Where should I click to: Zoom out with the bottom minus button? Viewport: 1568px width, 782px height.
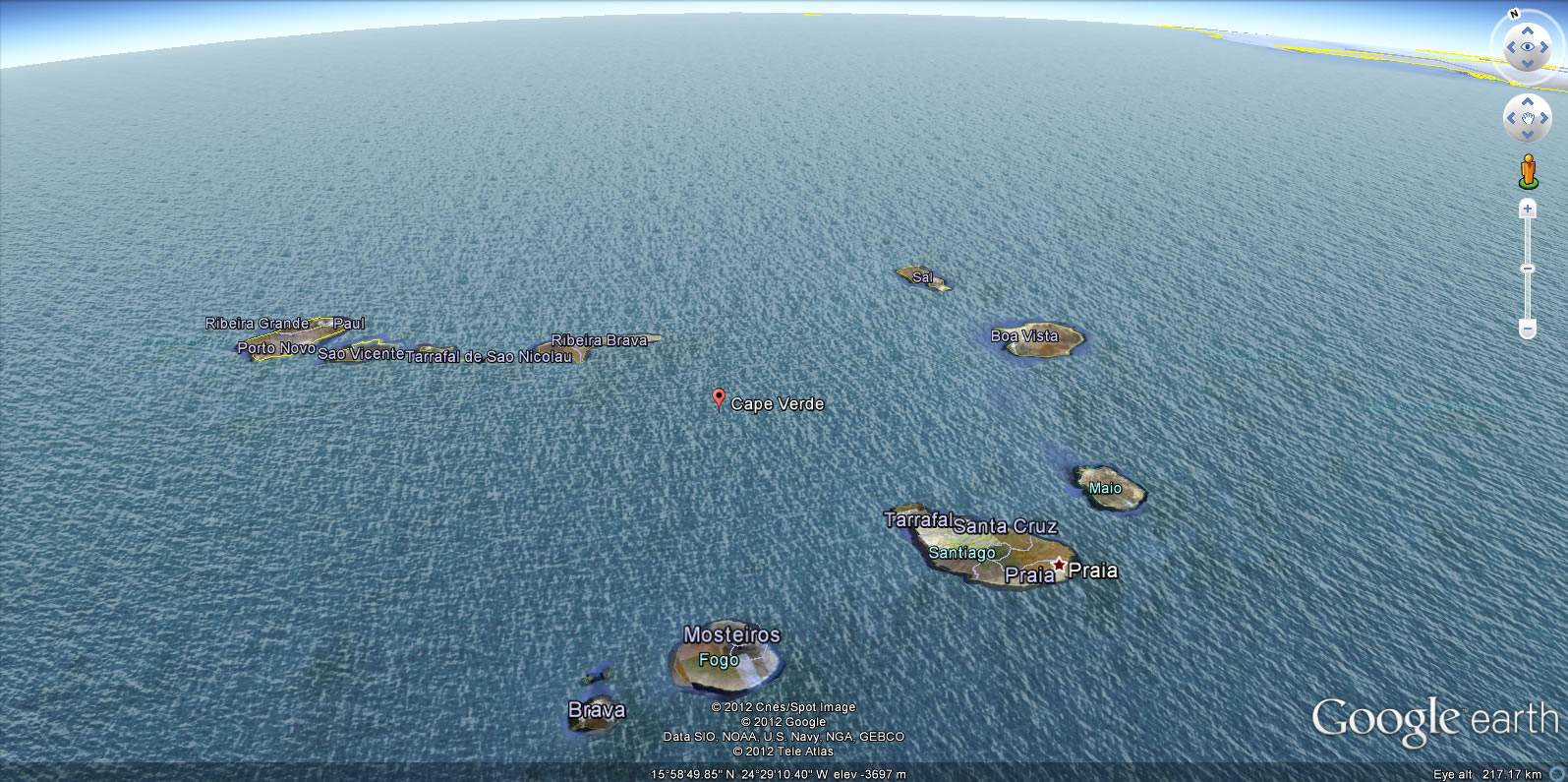tap(1528, 328)
